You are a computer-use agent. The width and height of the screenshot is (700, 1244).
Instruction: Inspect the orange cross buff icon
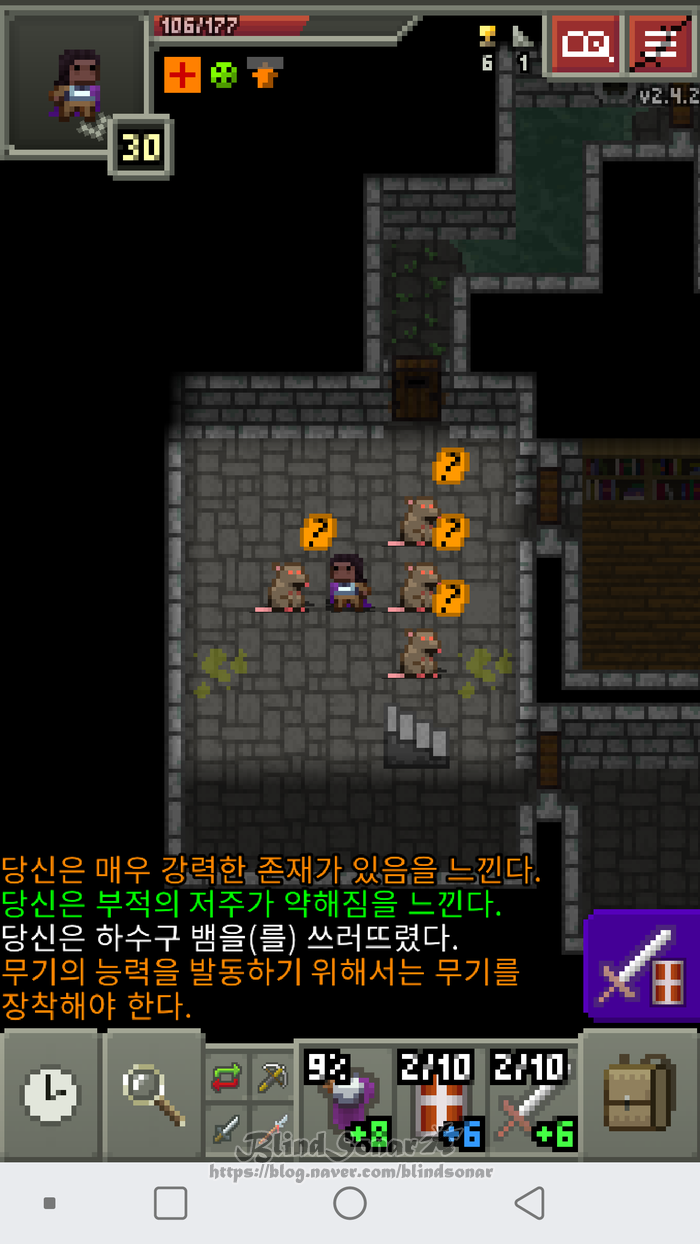(182, 75)
